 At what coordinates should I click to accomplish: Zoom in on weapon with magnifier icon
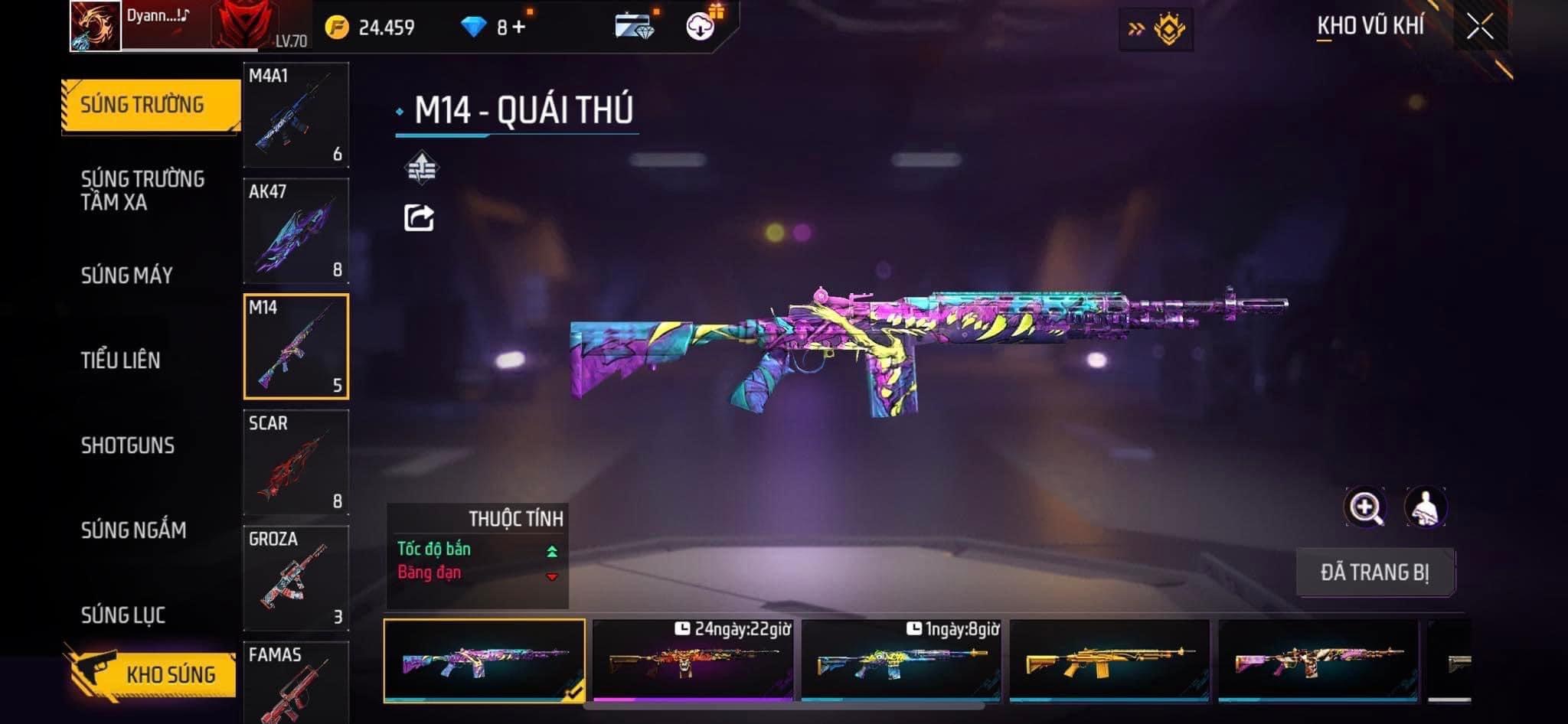click(1364, 507)
